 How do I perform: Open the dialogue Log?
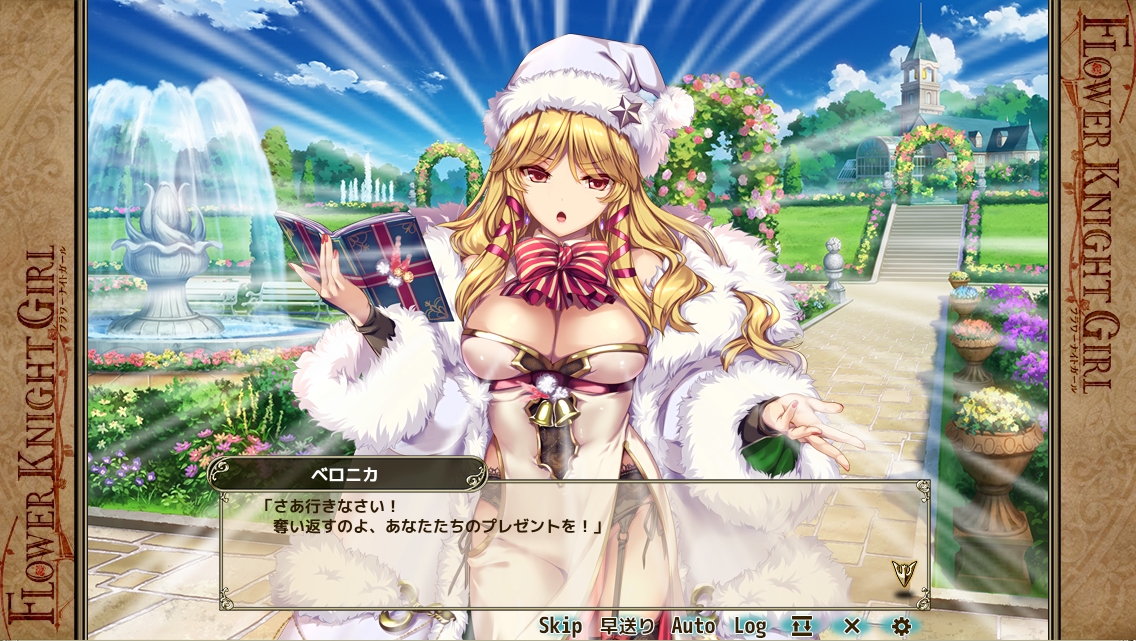[x=750, y=626]
